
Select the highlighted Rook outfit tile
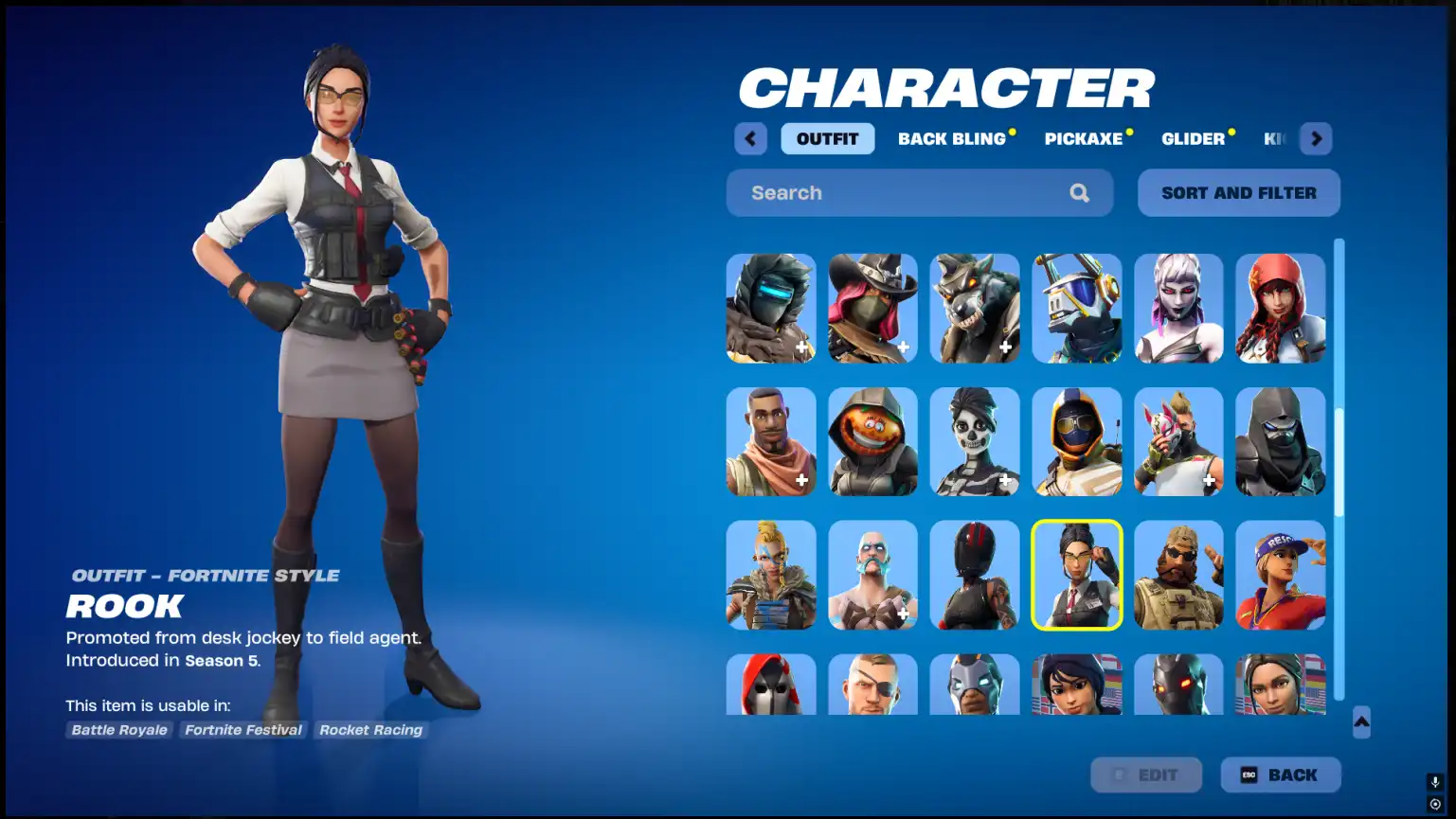(x=1076, y=575)
